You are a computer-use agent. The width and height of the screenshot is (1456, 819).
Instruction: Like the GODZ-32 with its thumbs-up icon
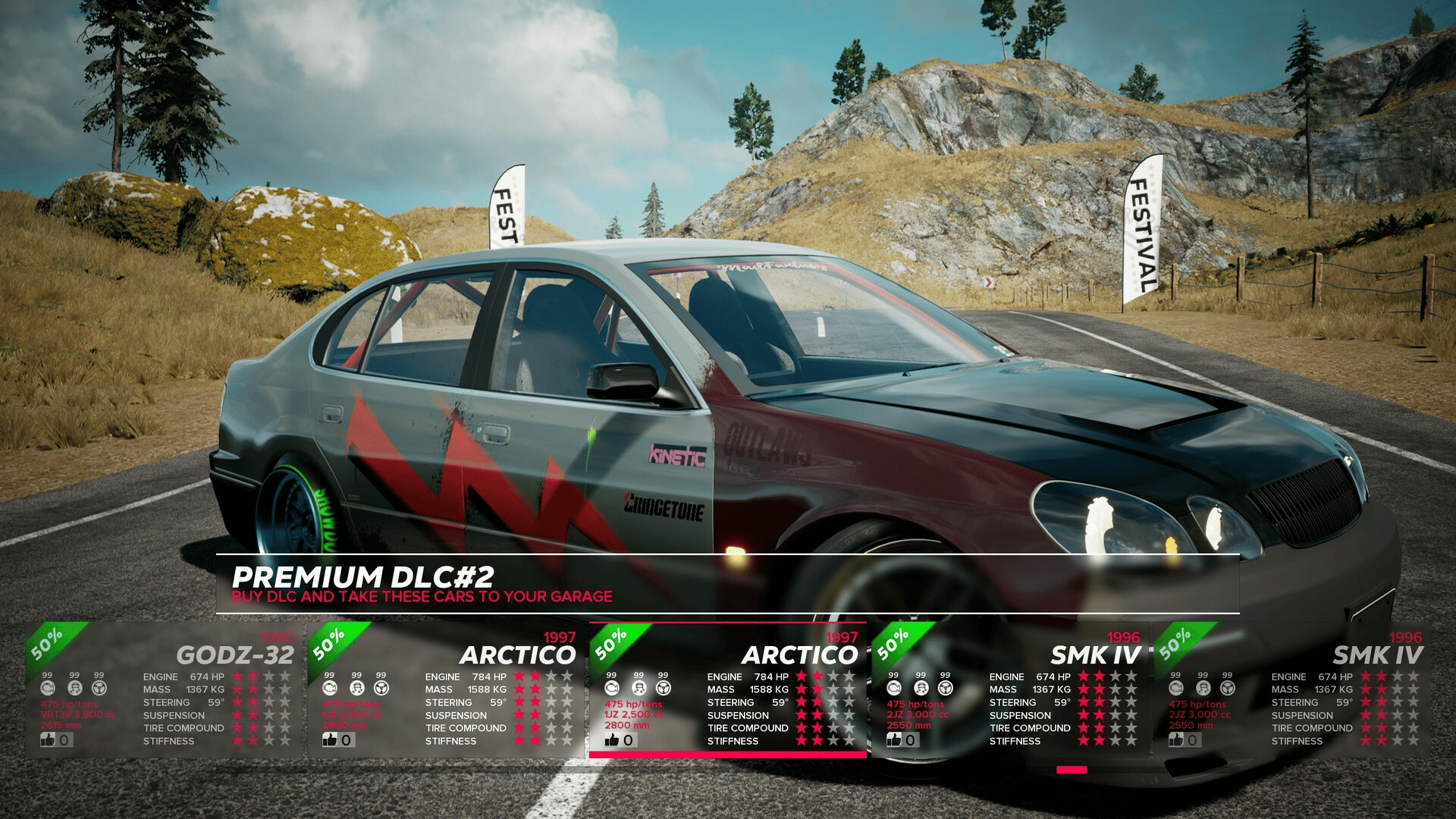[49, 740]
